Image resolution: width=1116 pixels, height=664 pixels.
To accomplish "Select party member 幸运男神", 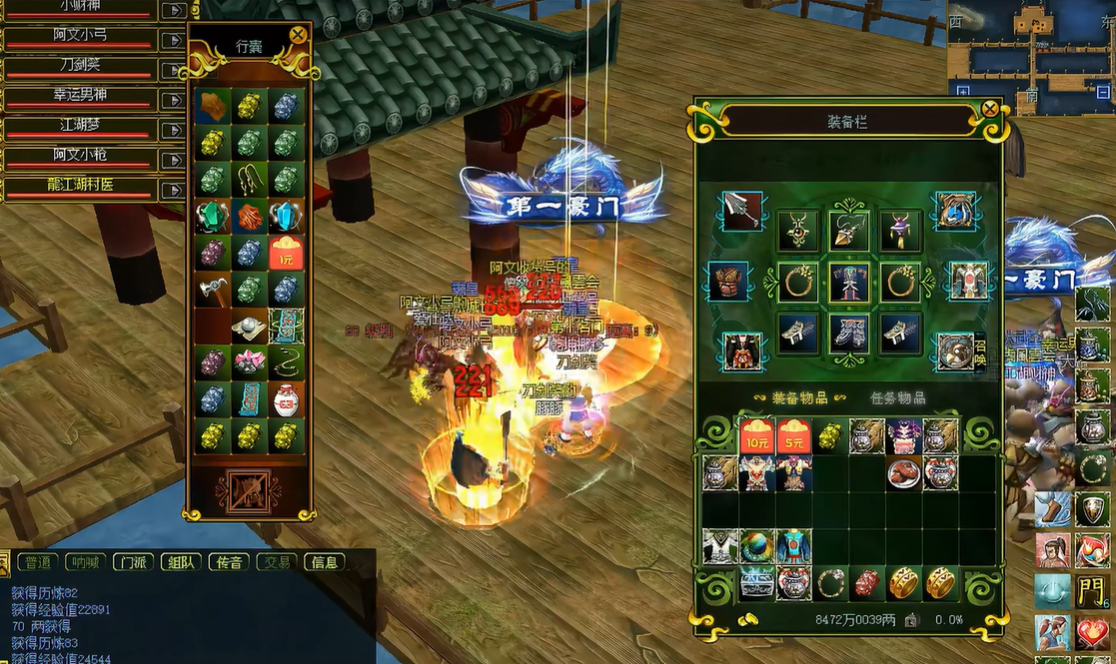I will 80,98.
